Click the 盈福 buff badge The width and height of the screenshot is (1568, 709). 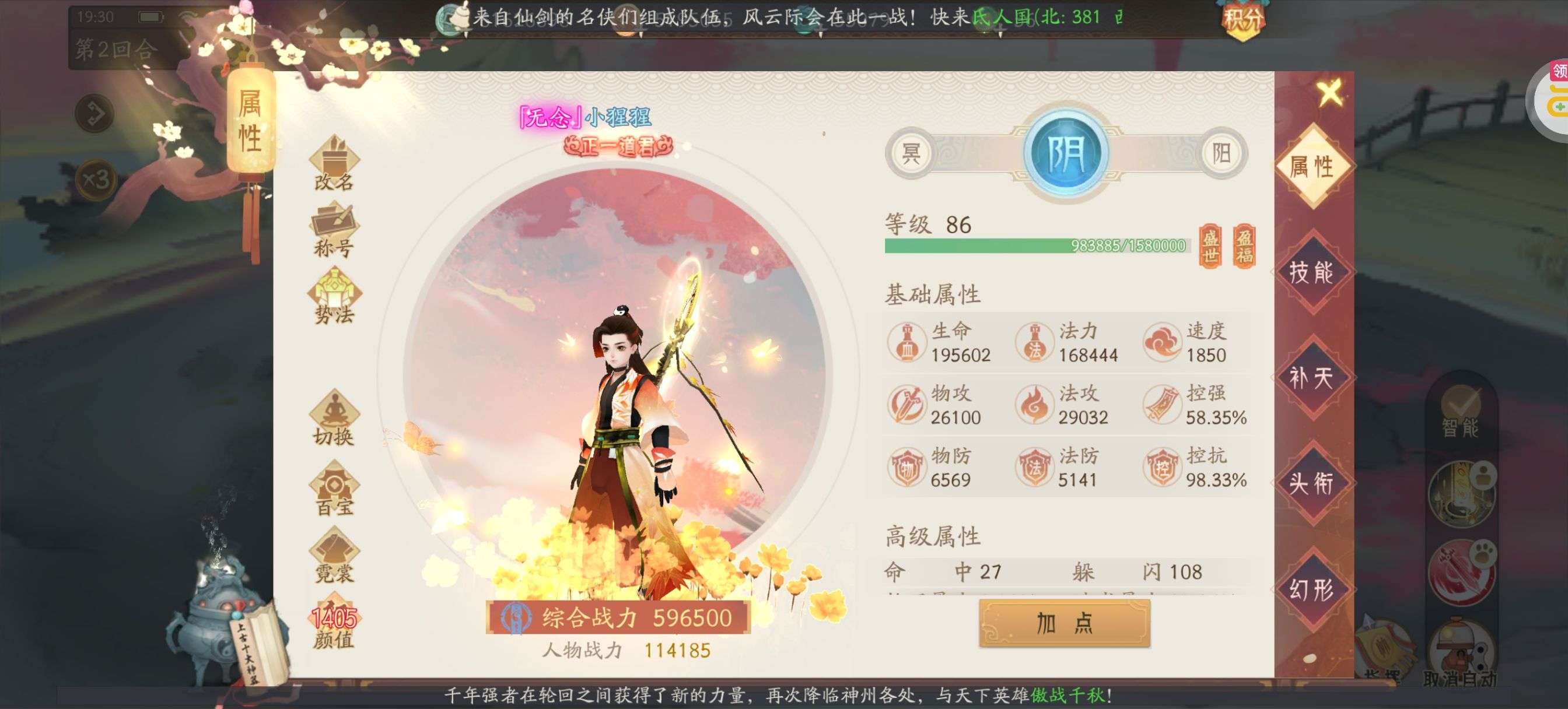click(1244, 245)
